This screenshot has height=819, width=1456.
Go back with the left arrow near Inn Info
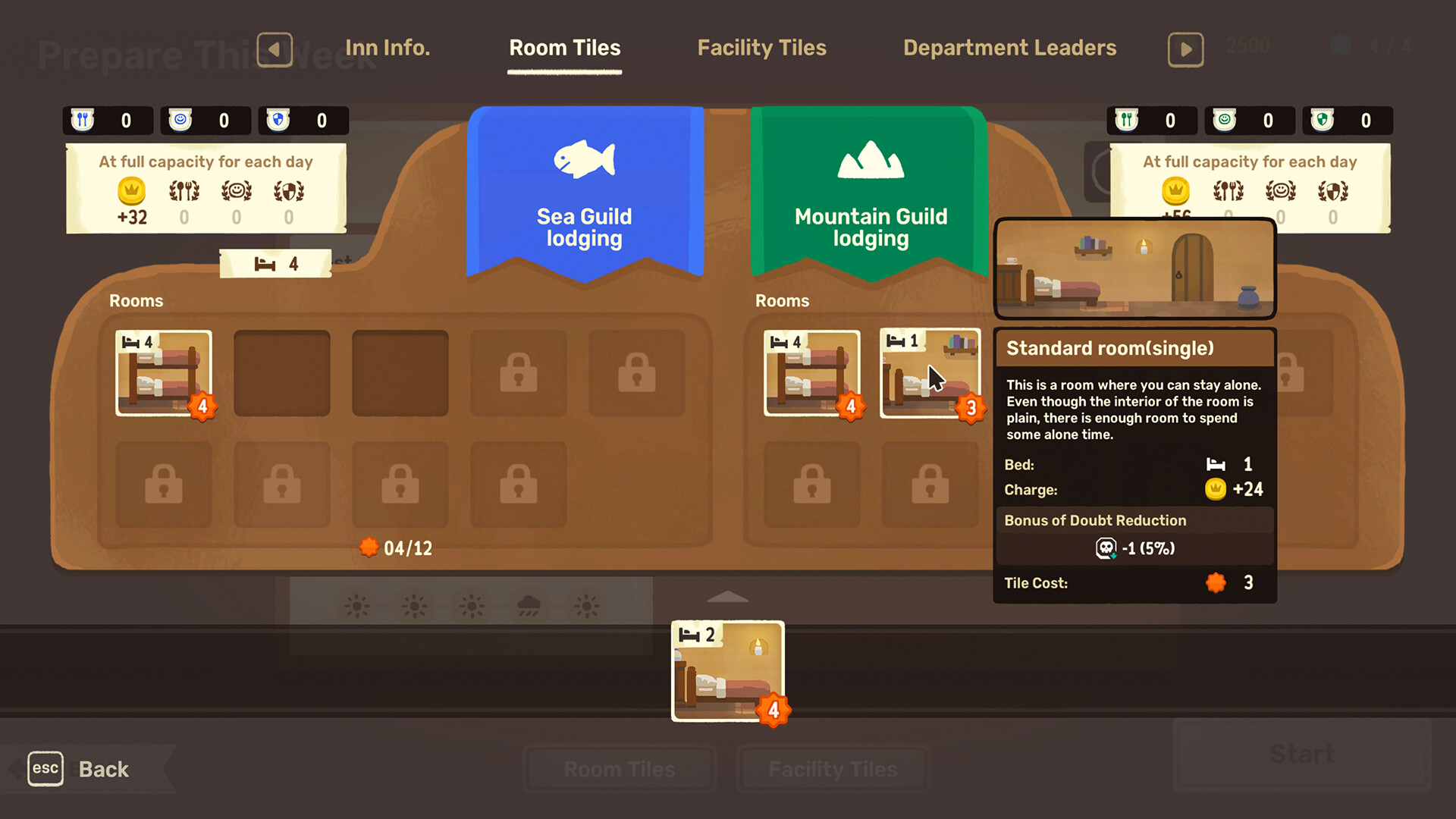[275, 49]
